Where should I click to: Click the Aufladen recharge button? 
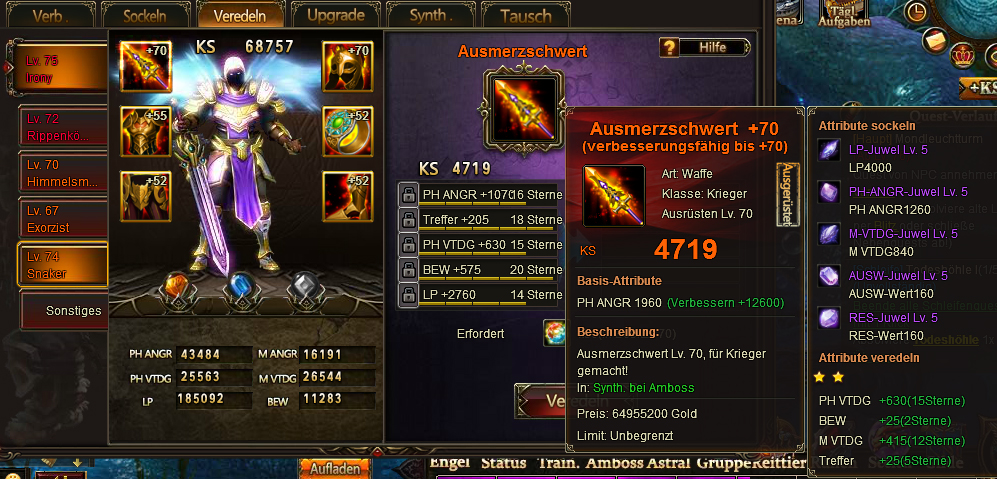pyautogui.click(x=334, y=468)
